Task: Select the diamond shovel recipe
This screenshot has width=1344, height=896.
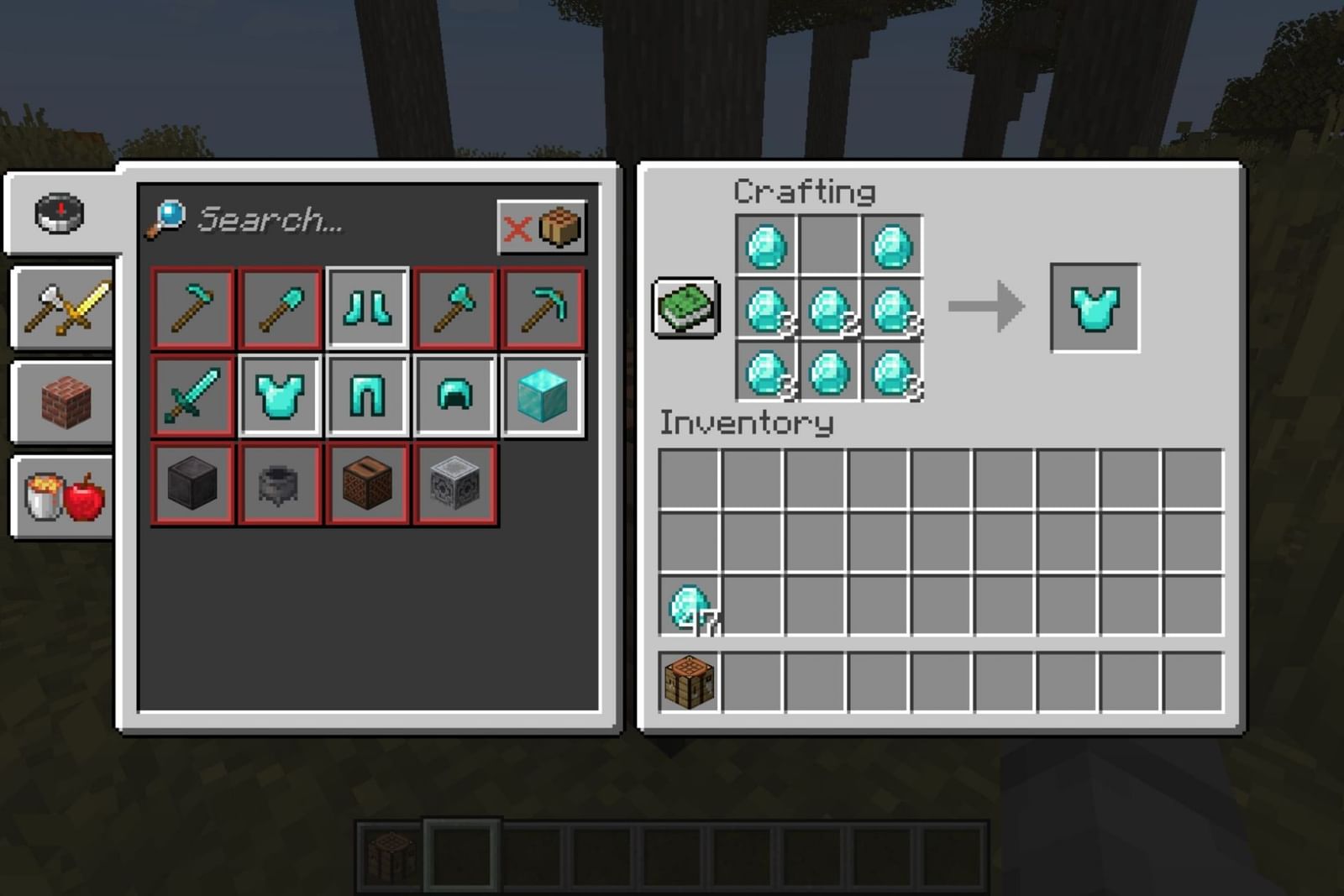Action: 279,307
